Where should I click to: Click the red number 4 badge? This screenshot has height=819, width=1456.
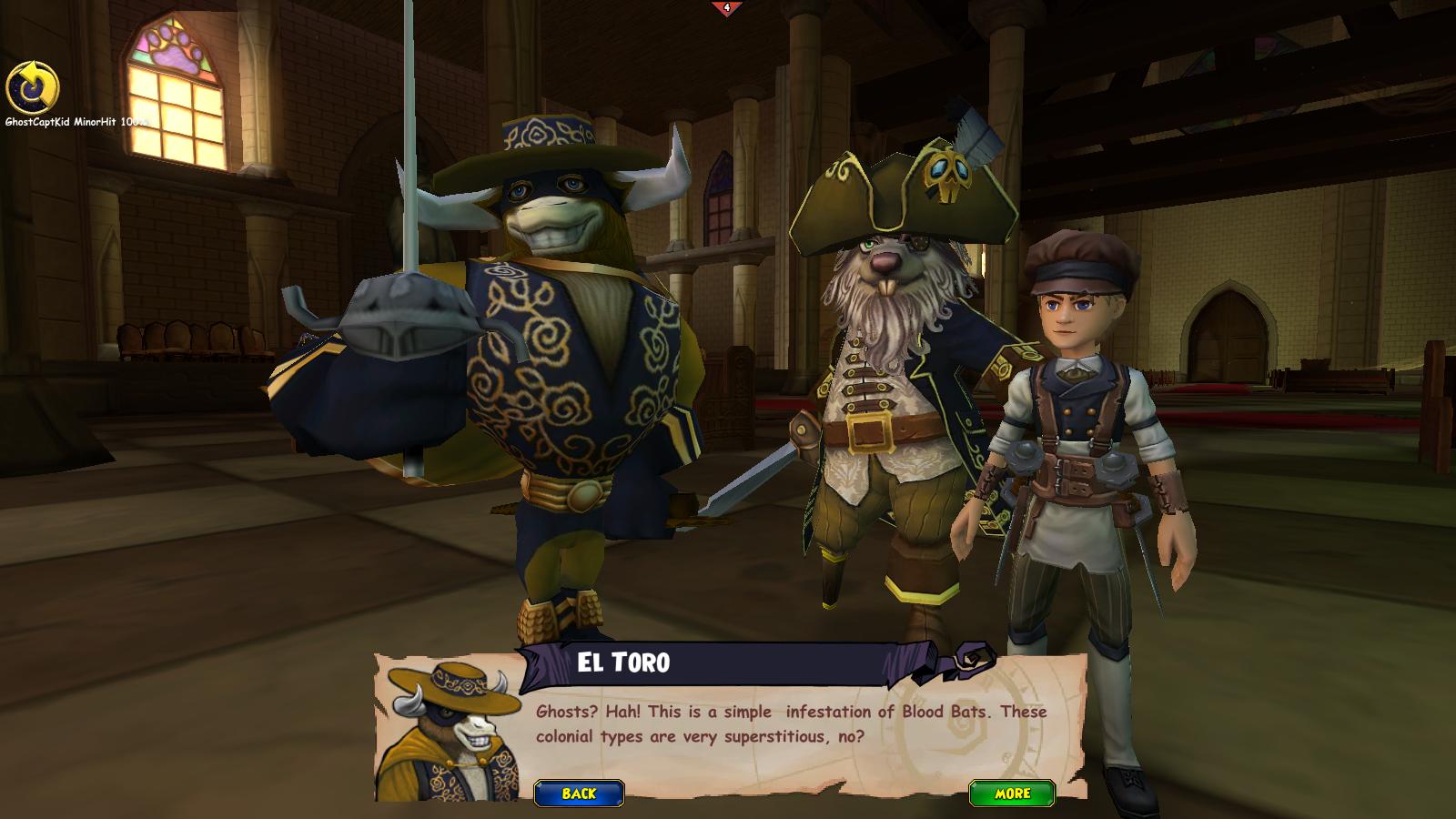[726, 8]
